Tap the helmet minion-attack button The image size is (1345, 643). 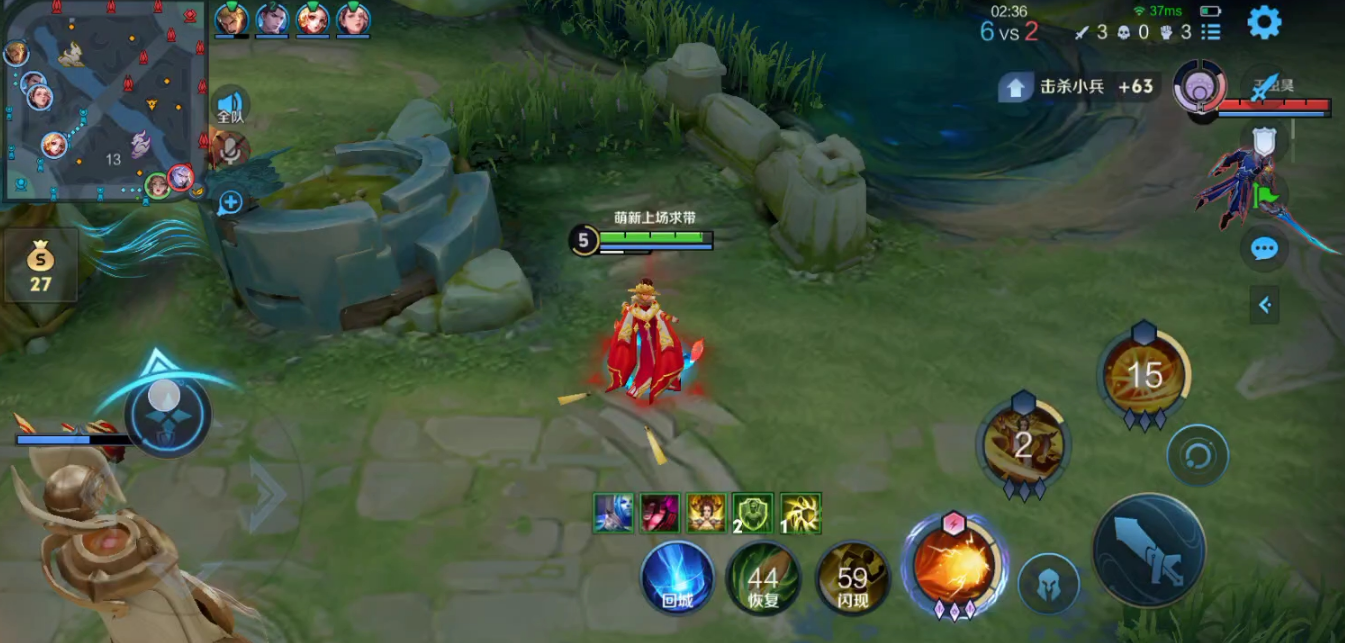tap(1048, 583)
